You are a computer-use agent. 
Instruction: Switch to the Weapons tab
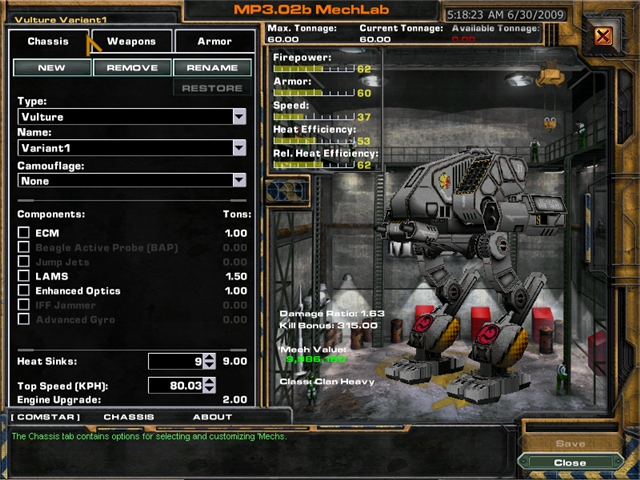click(x=131, y=42)
